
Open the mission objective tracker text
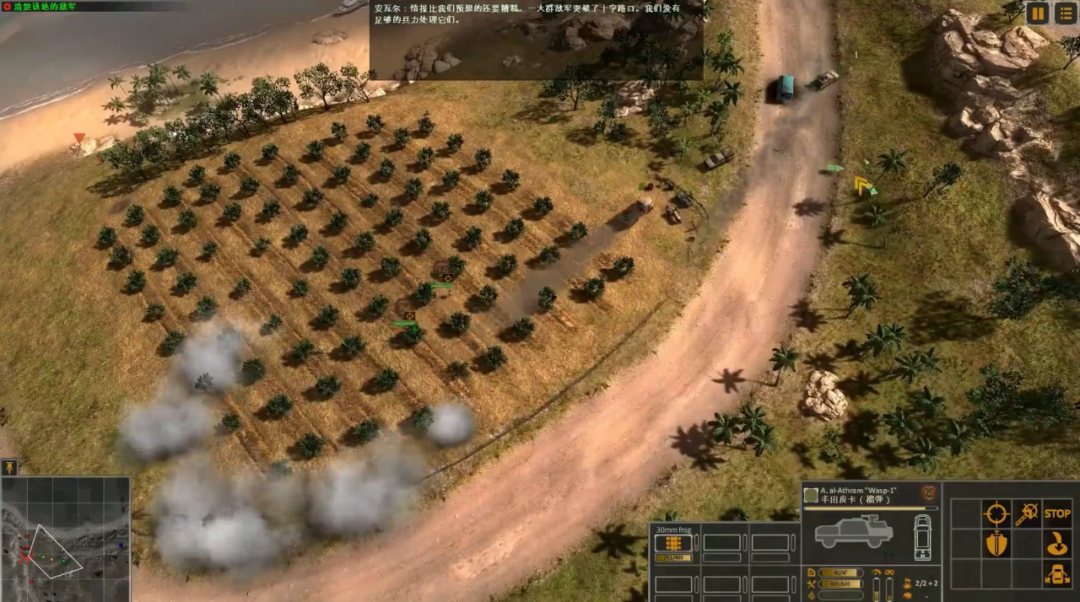tap(48, 6)
